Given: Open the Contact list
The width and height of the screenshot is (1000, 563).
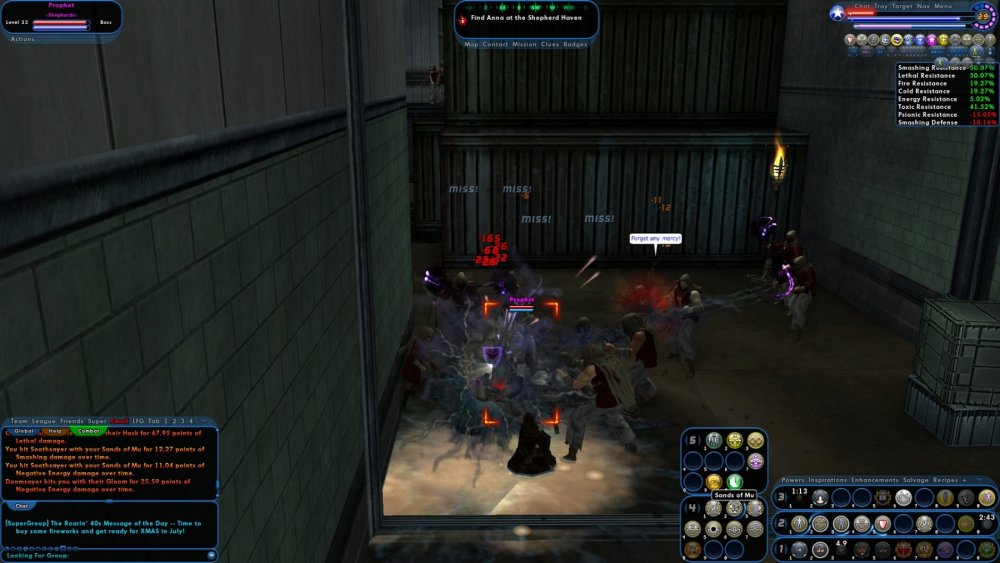Looking at the screenshot, I should [x=494, y=44].
